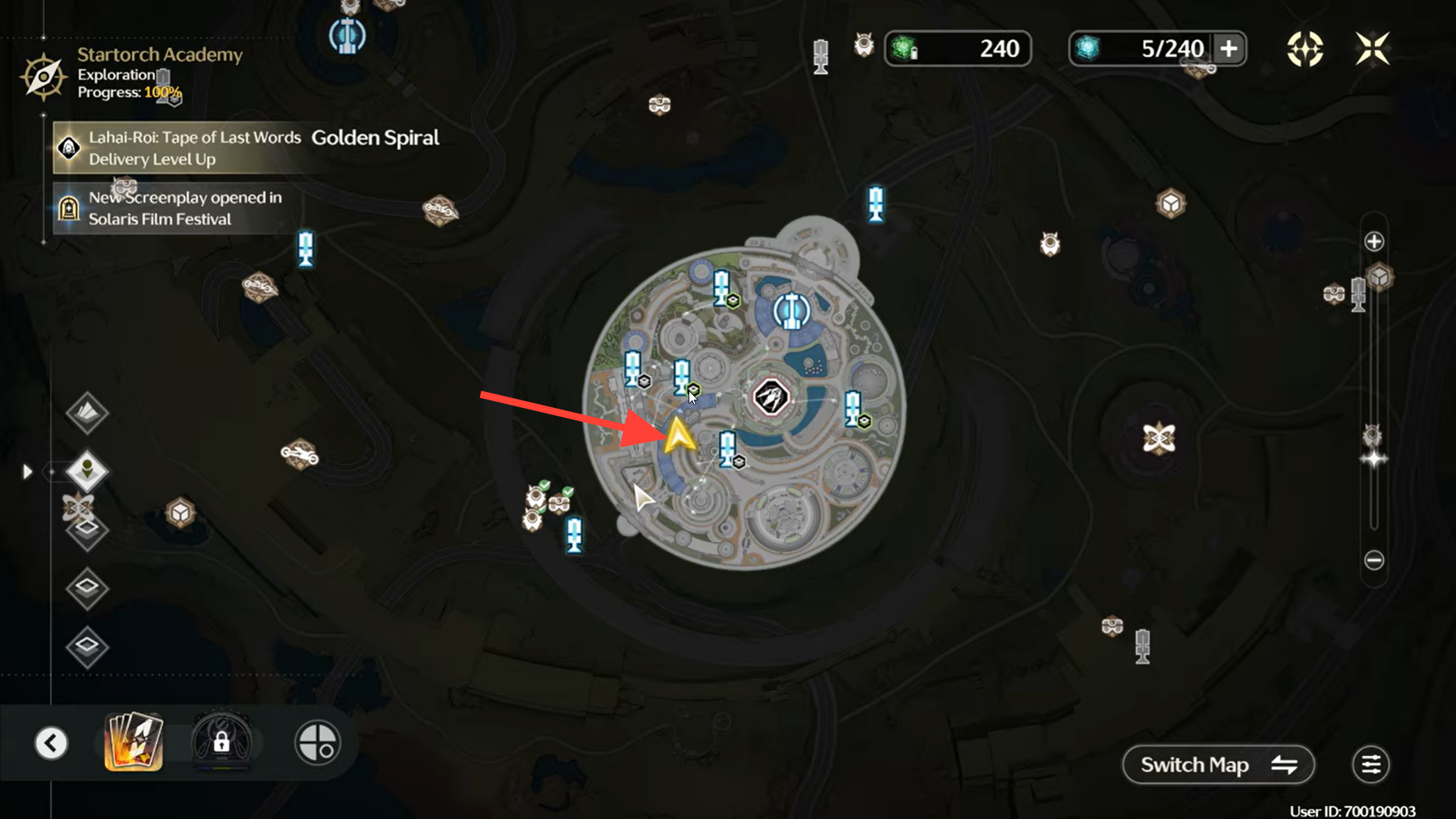Image resolution: width=1456 pixels, height=819 pixels.
Task: Select the large circular teleport beacon marker
Action: pos(791,312)
